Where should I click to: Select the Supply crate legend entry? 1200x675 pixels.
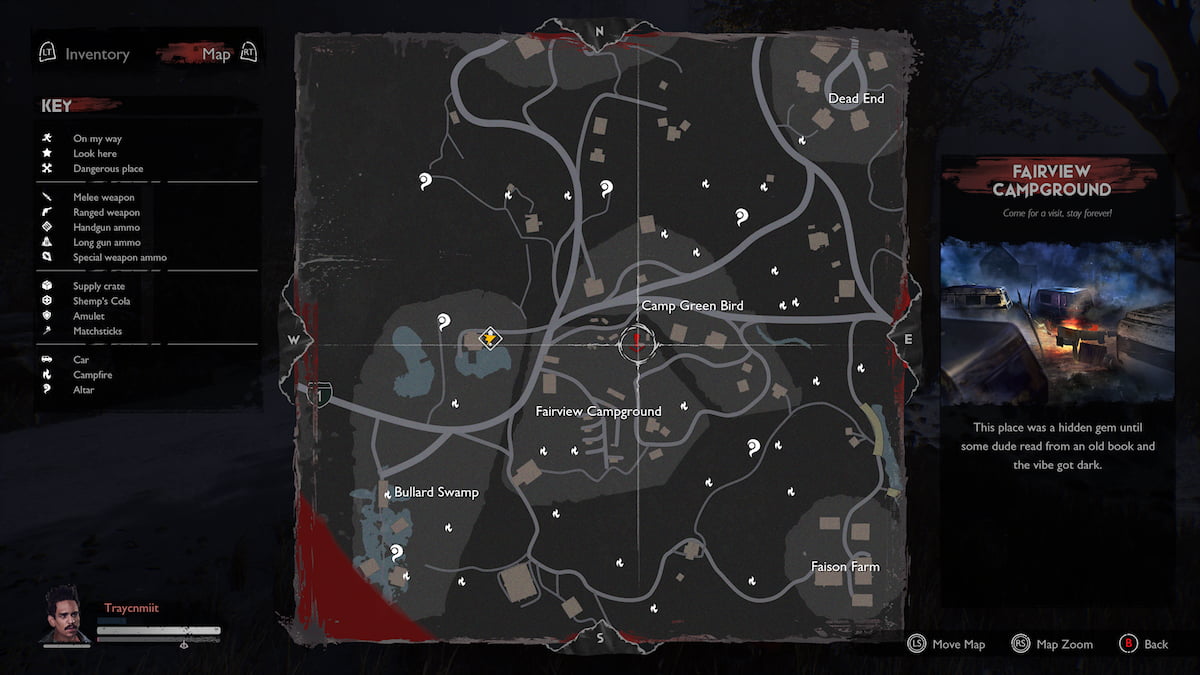(99, 286)
